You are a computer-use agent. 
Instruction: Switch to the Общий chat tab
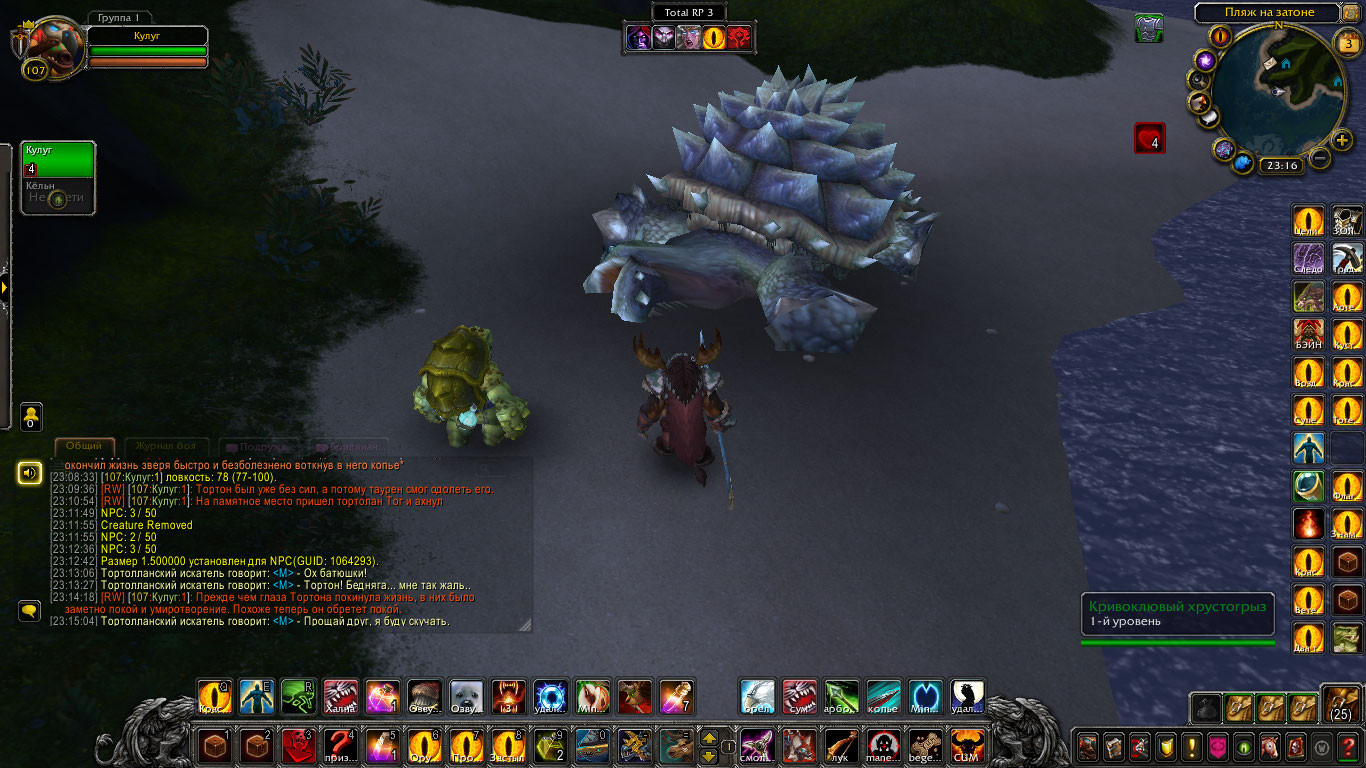84,446
